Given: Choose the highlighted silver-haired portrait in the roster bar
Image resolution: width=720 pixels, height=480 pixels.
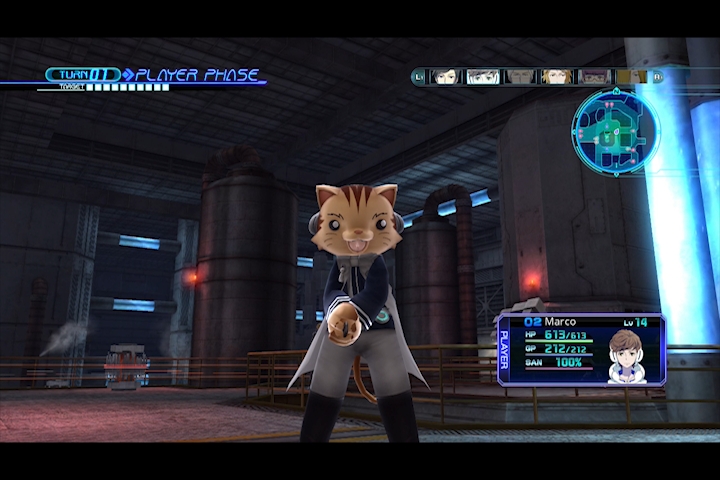Looking at the screenshot, I should click(x=483, y=76).
